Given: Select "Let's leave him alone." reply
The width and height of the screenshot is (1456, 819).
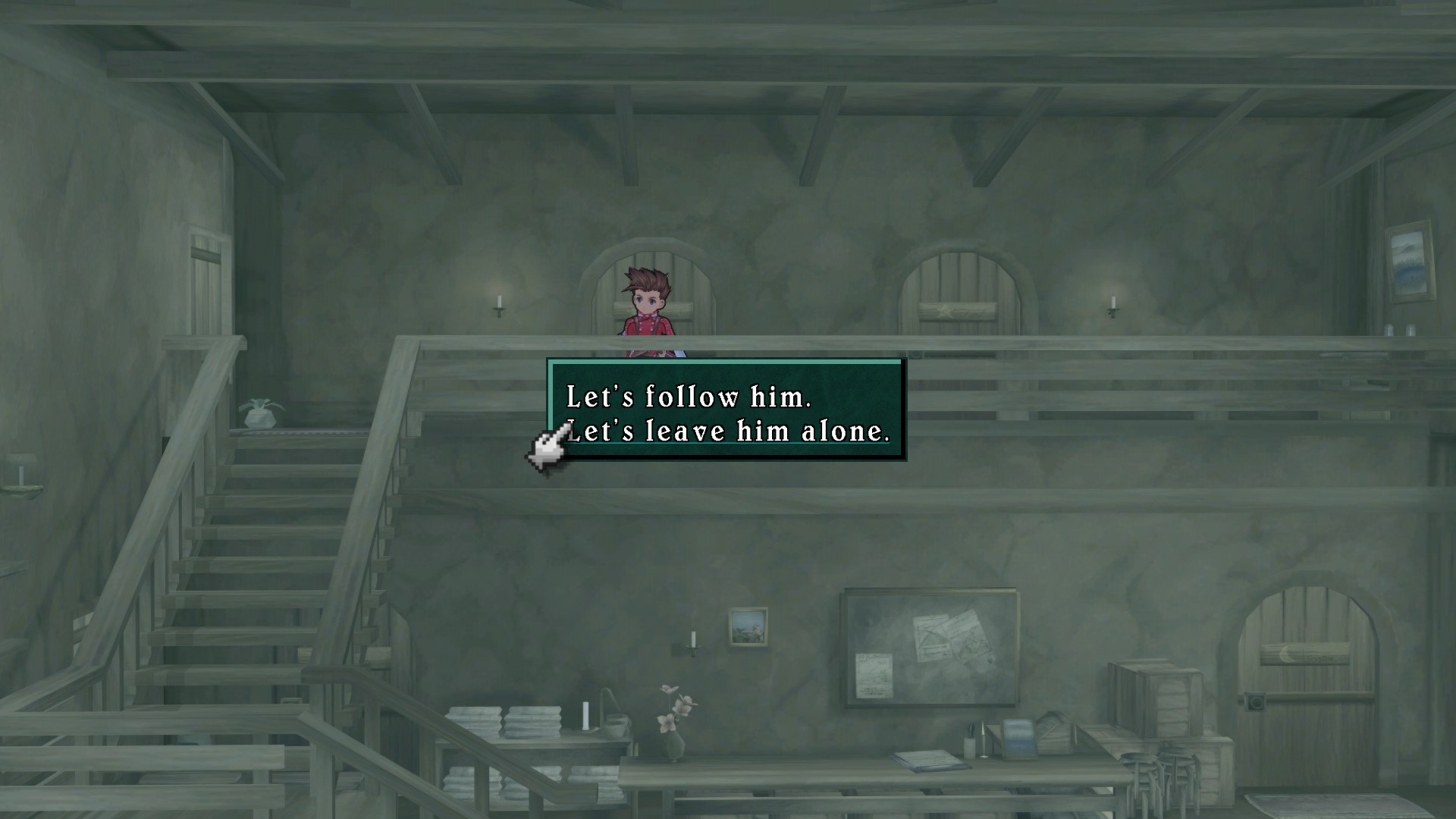Looking at the screenshot, I should (728, 431).
